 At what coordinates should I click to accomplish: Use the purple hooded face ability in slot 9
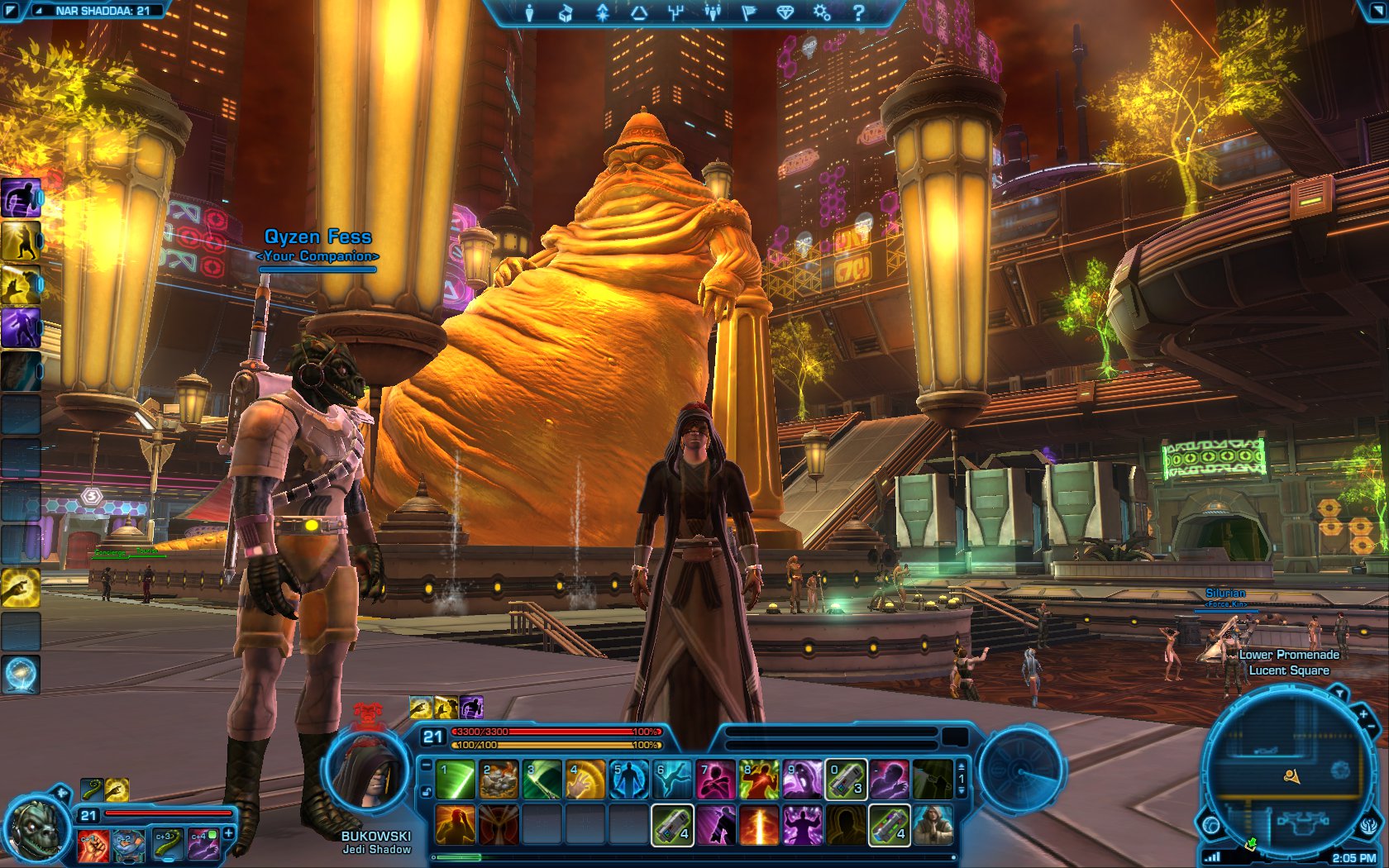800,780
